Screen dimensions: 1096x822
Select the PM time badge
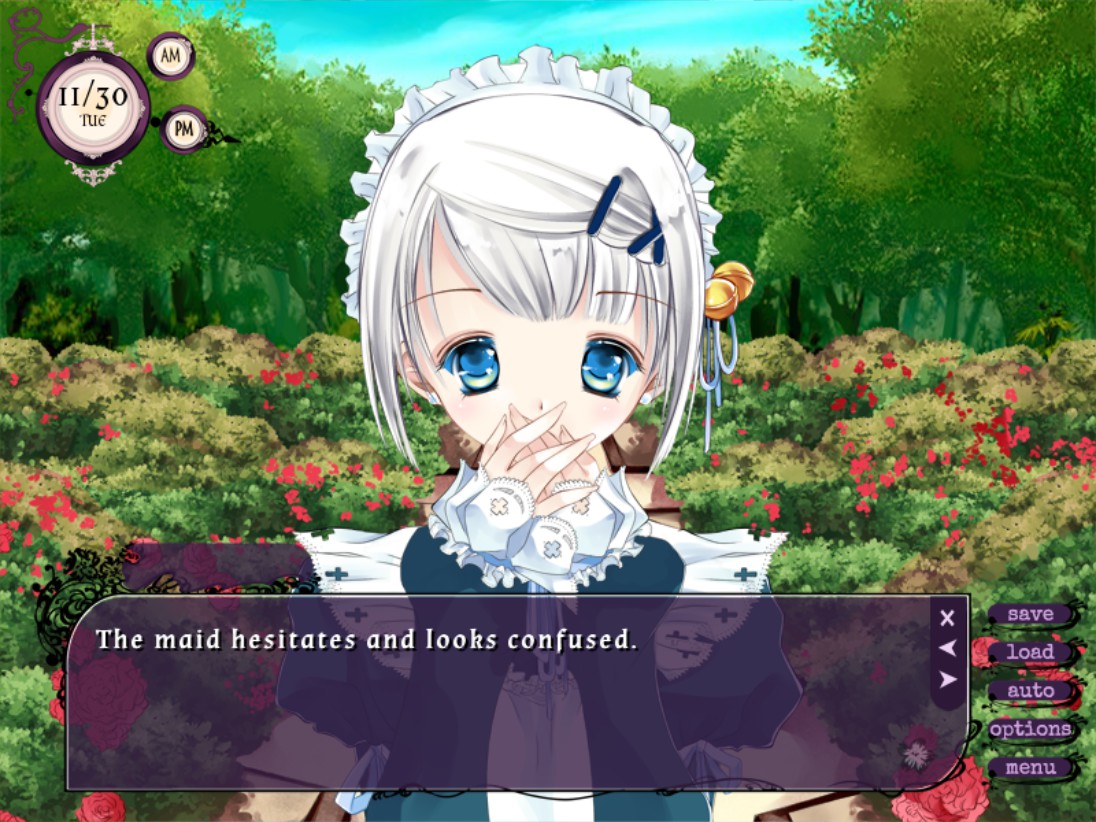[184, 128]
